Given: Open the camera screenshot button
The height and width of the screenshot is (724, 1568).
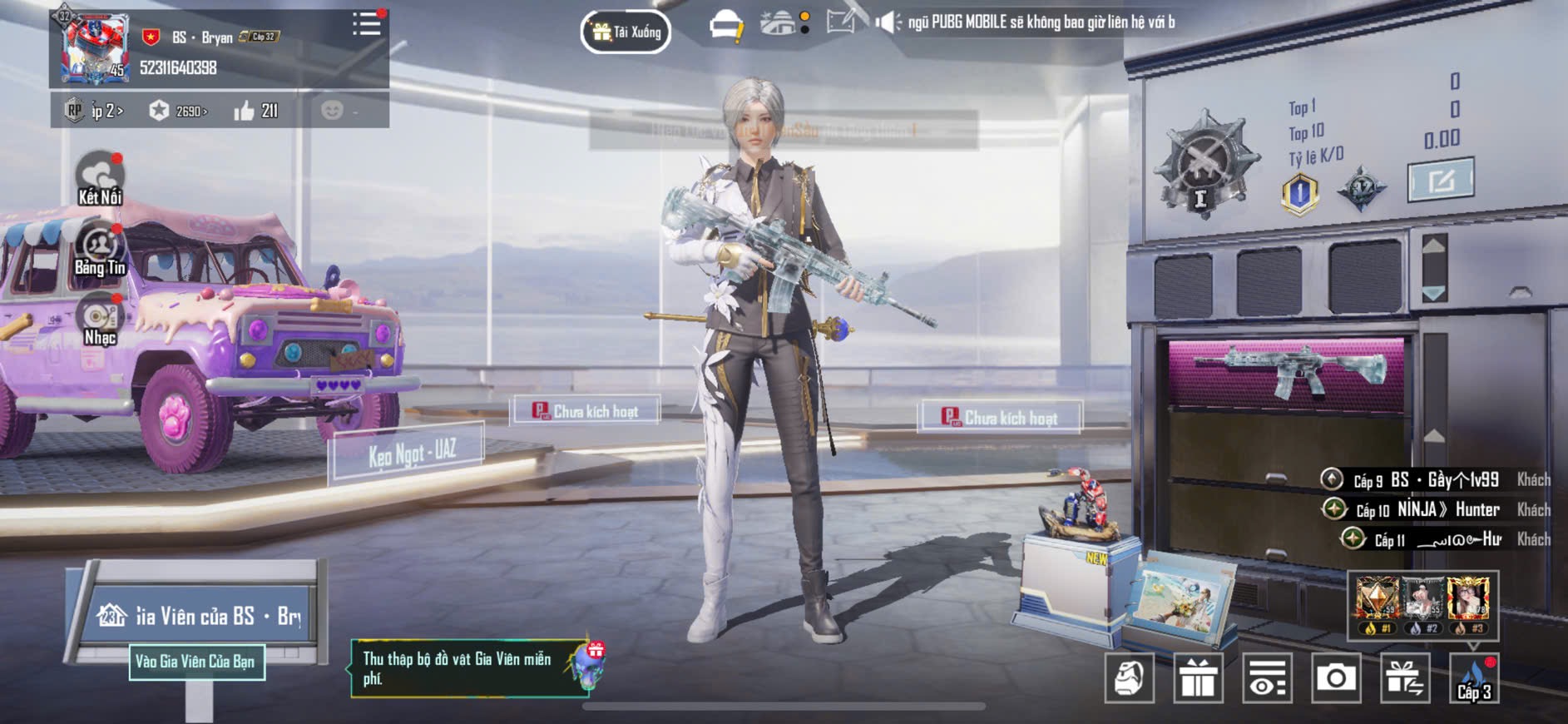Looking at the screenshot, I should tap(1336, 678).
